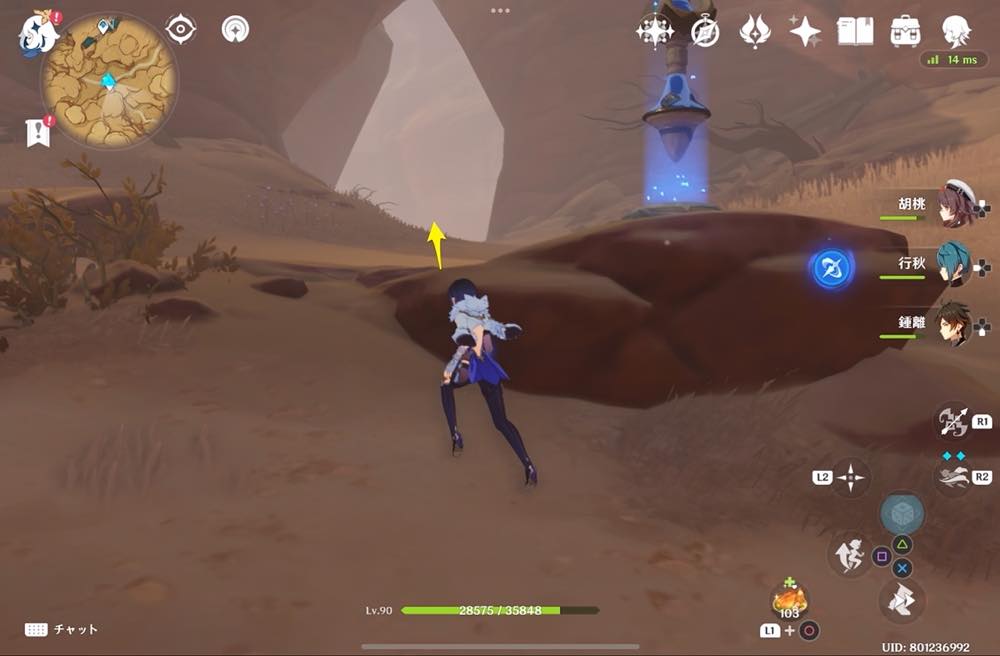Open the open-book tutorial handbook icon

coord(854,31)
